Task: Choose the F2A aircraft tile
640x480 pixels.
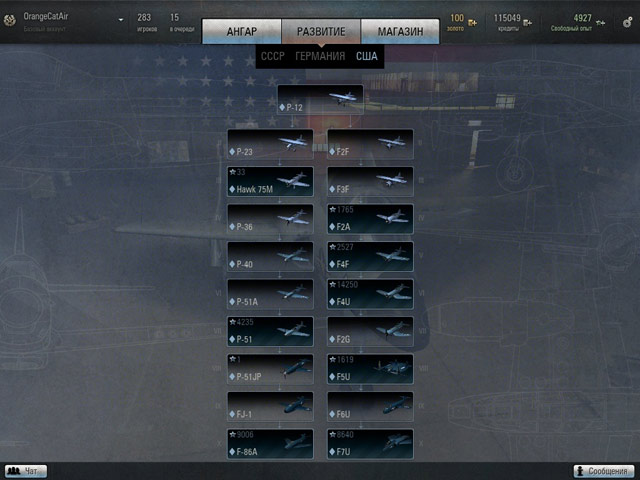Action: [x=370, y=219]
